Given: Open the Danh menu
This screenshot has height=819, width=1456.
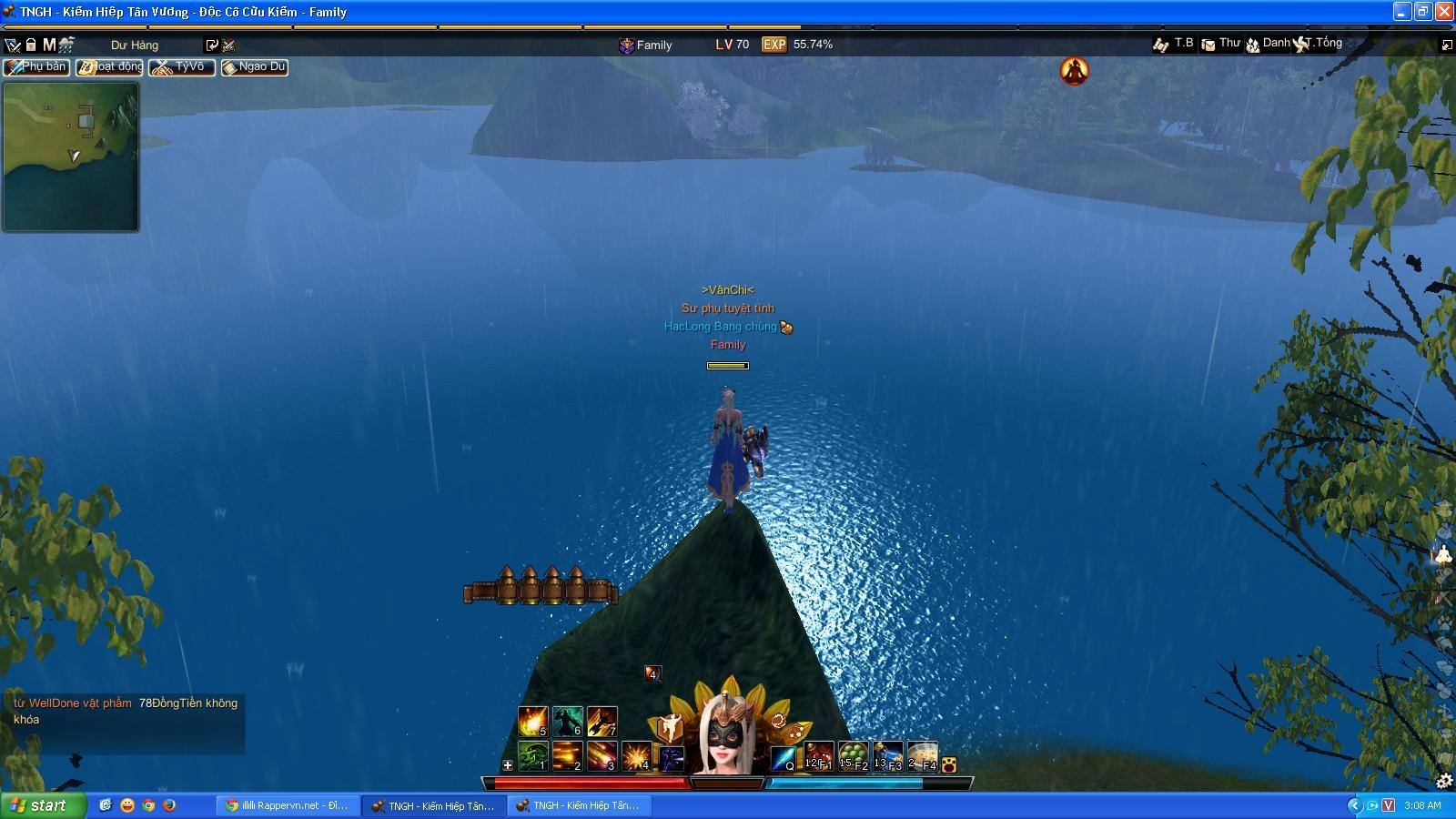Looking at the screenshot, I should (1268, 44).
